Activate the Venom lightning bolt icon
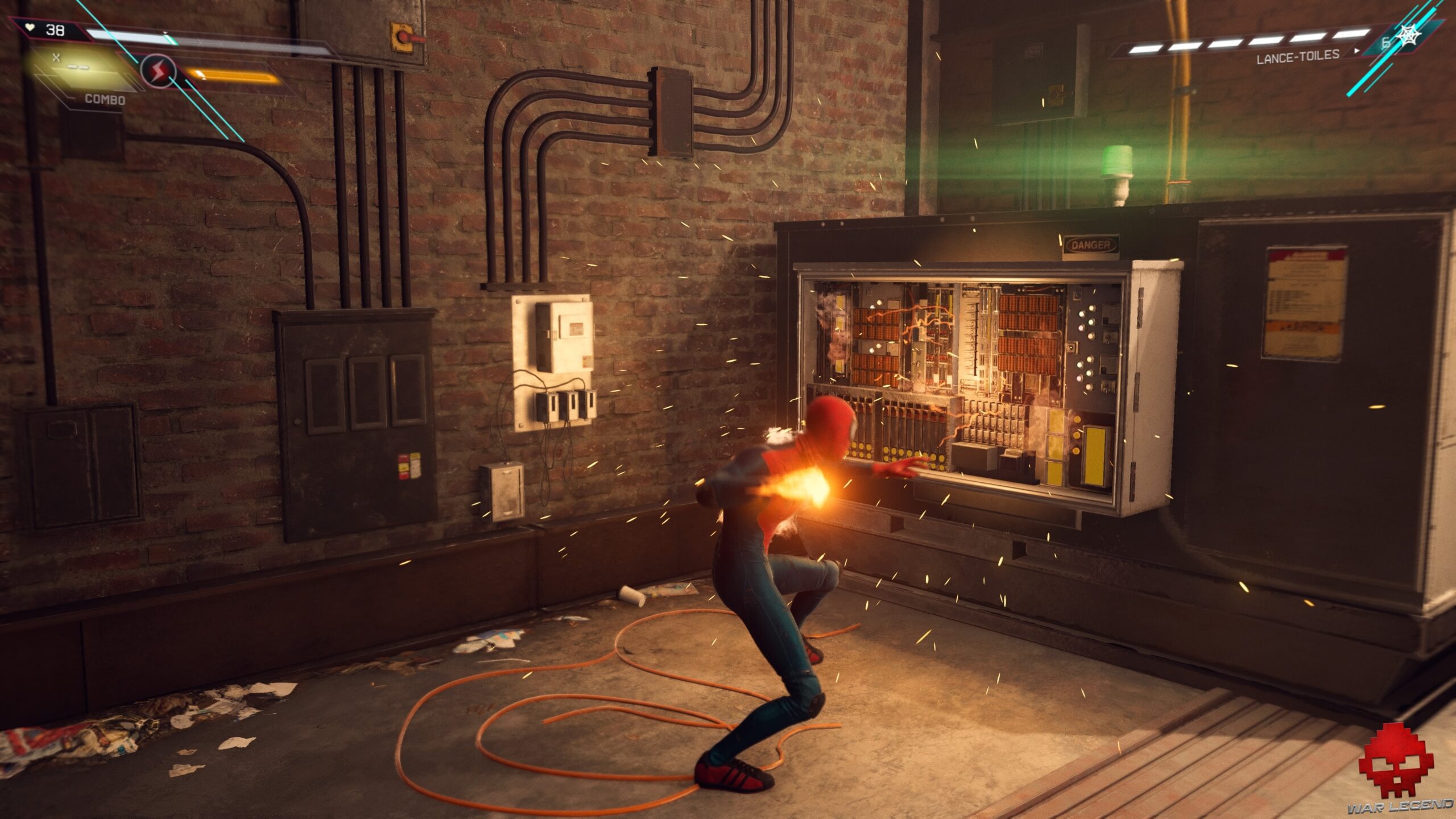The height and width of the screenshot is (819, 1456). [158, 71]
